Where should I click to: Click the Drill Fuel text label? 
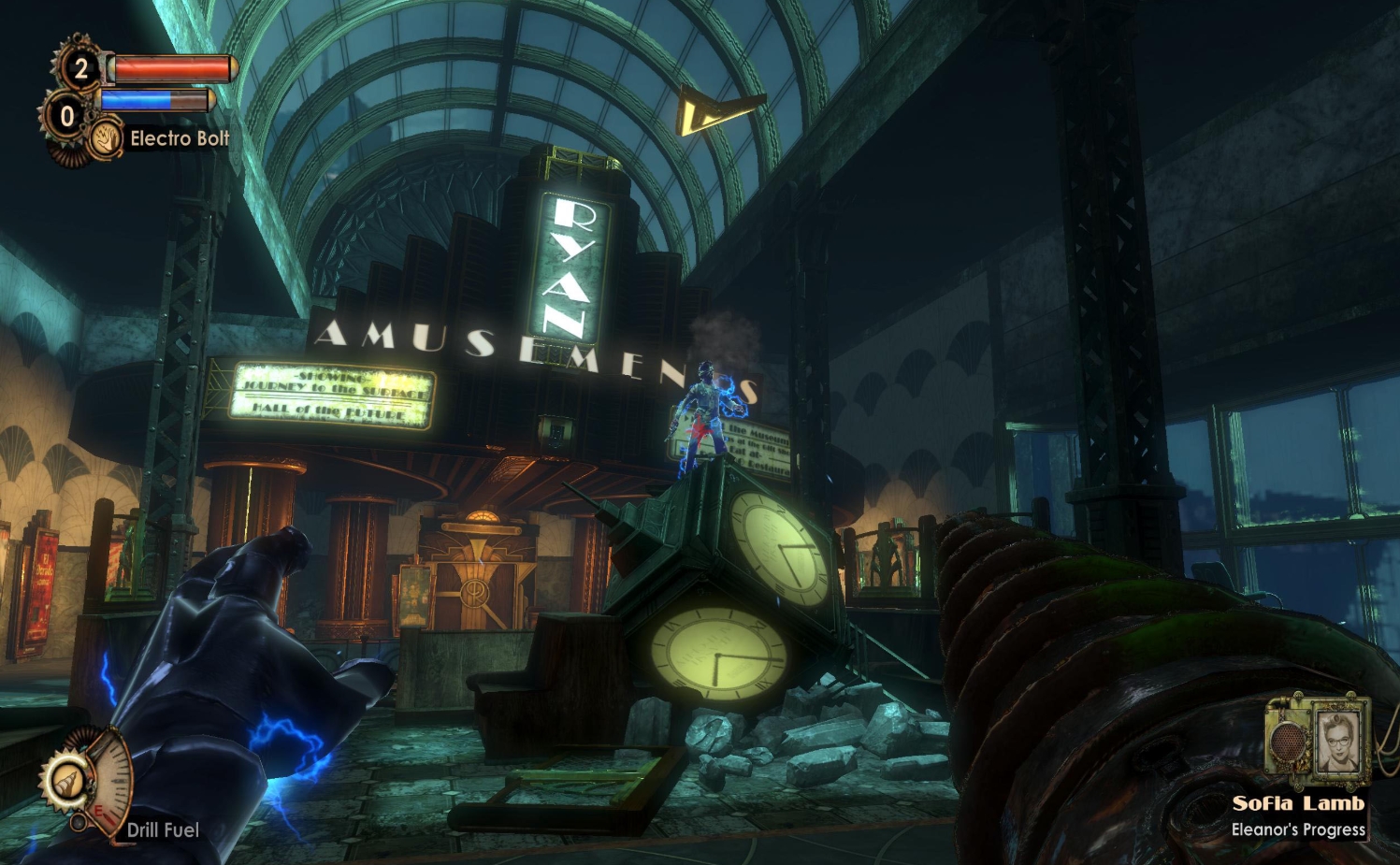165,829
